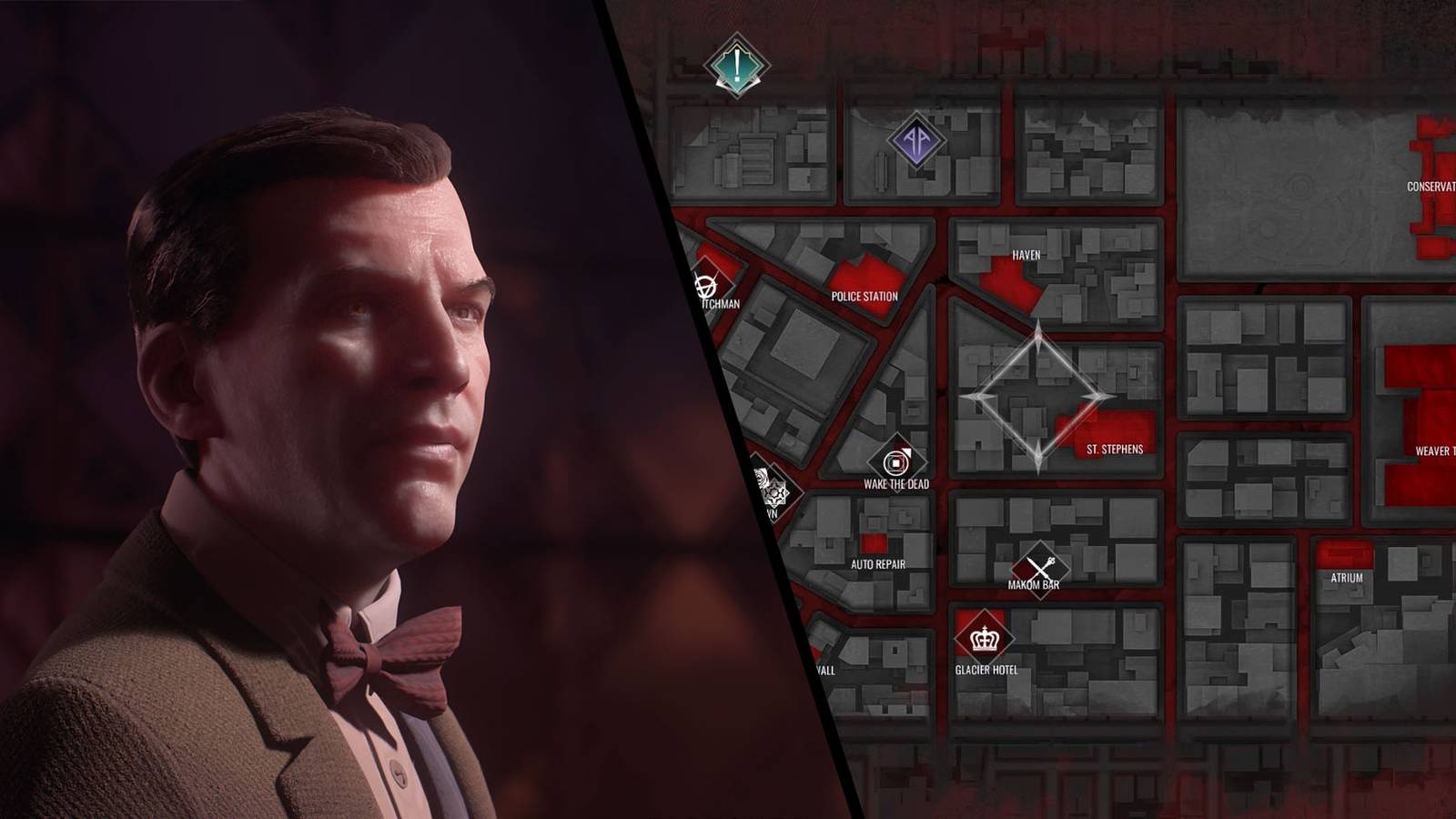The height and width of the screenshot is (819, 1456).
Task: Select the green exclamation quest marker
Action: 738,65
